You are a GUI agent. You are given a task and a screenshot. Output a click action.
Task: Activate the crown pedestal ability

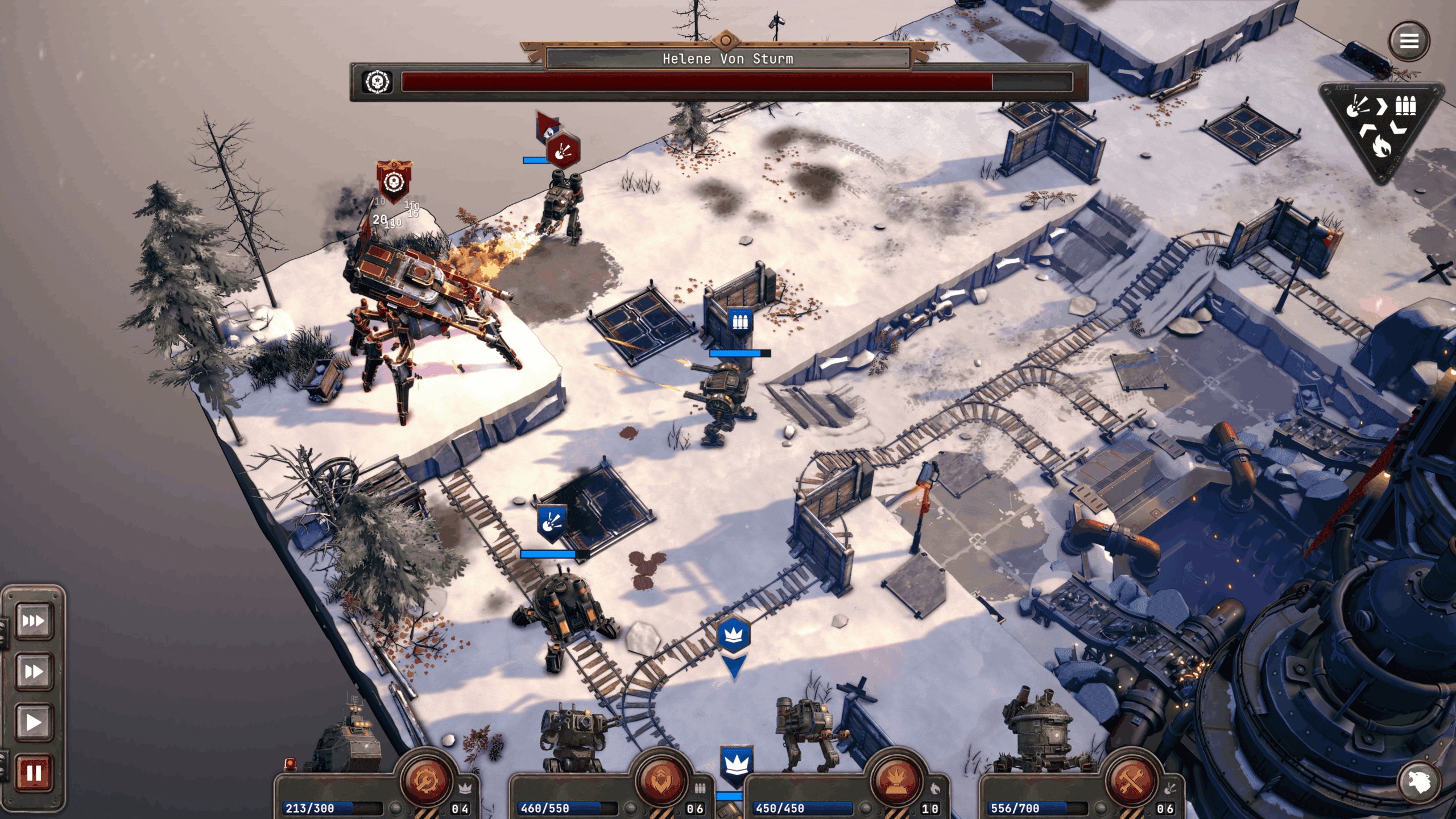click(x=896, y=781)
